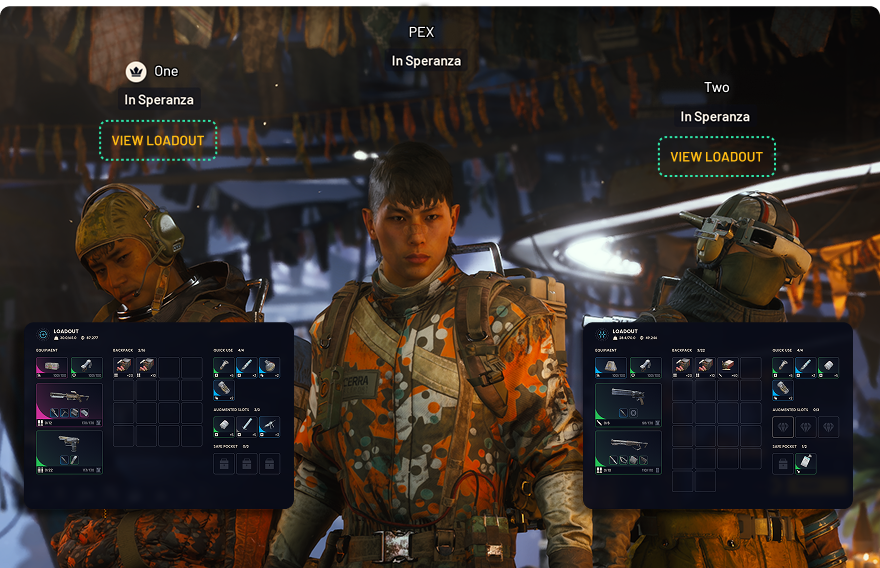
Task: Inspect the green shield slot in Two's equipment
Action: [x=645, y=367]
